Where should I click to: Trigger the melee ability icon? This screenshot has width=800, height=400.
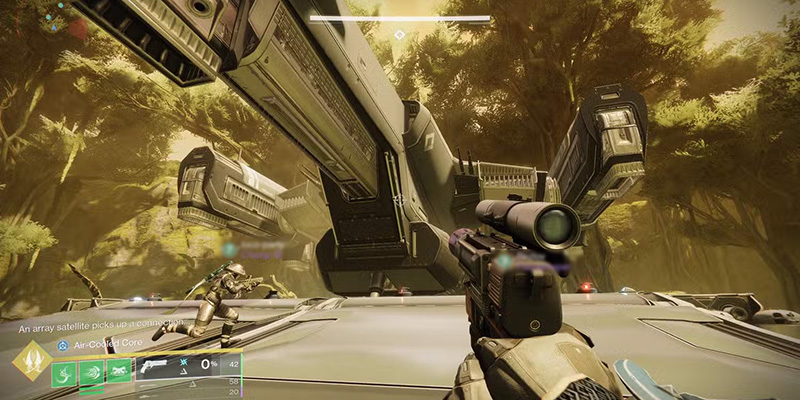pyautogui.click(x=92, y=369)
